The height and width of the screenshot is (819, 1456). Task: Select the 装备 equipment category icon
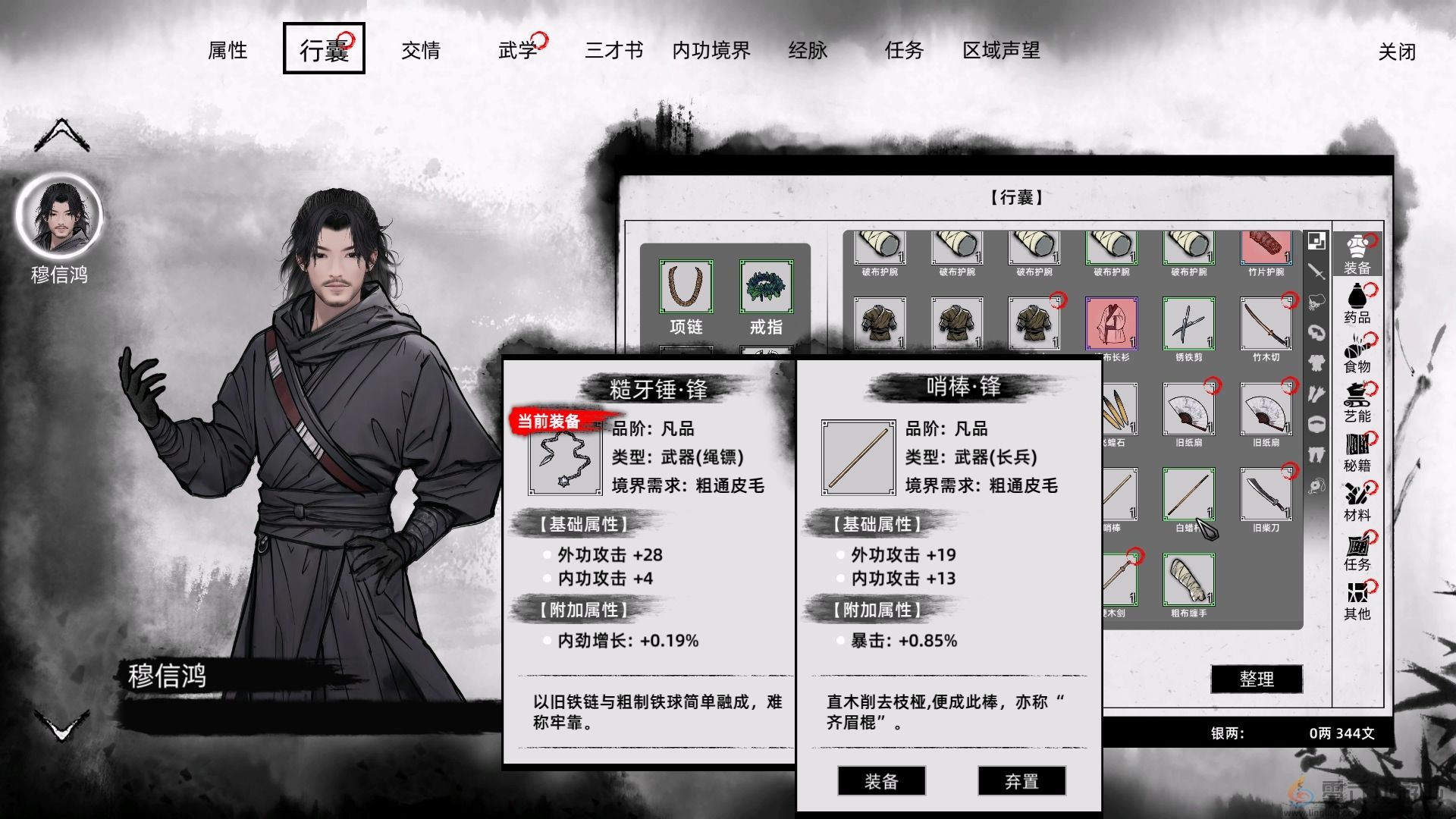click(x=1357, y=254)
